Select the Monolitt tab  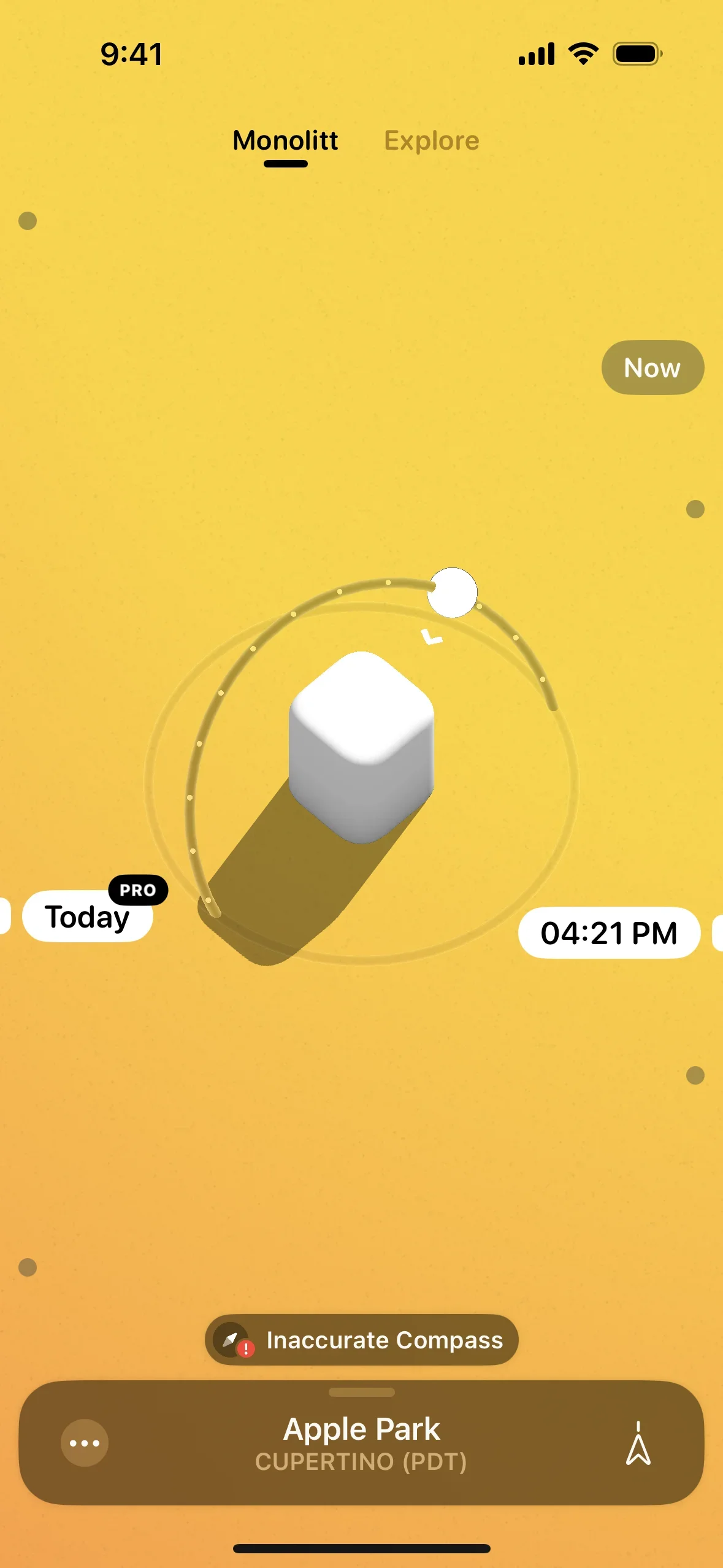click(x=285, y=141)
